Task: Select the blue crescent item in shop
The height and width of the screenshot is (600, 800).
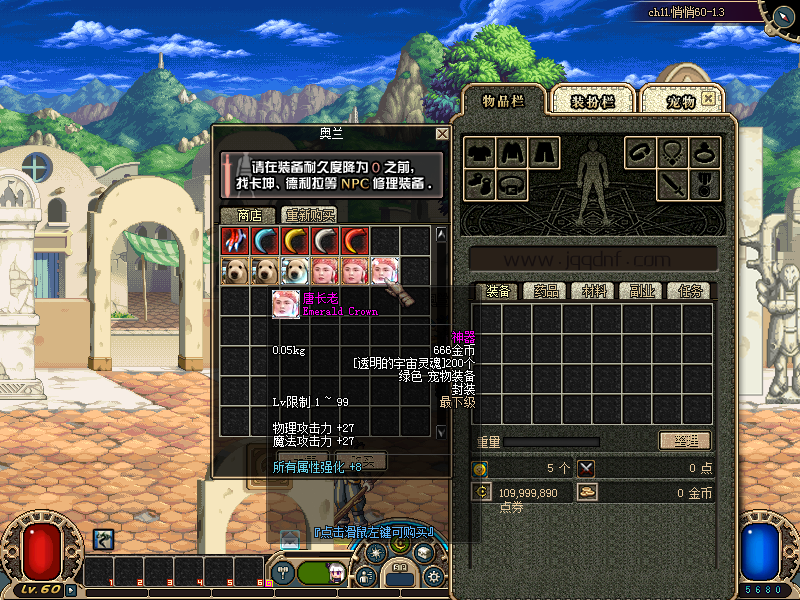Action: coord(265,241)
